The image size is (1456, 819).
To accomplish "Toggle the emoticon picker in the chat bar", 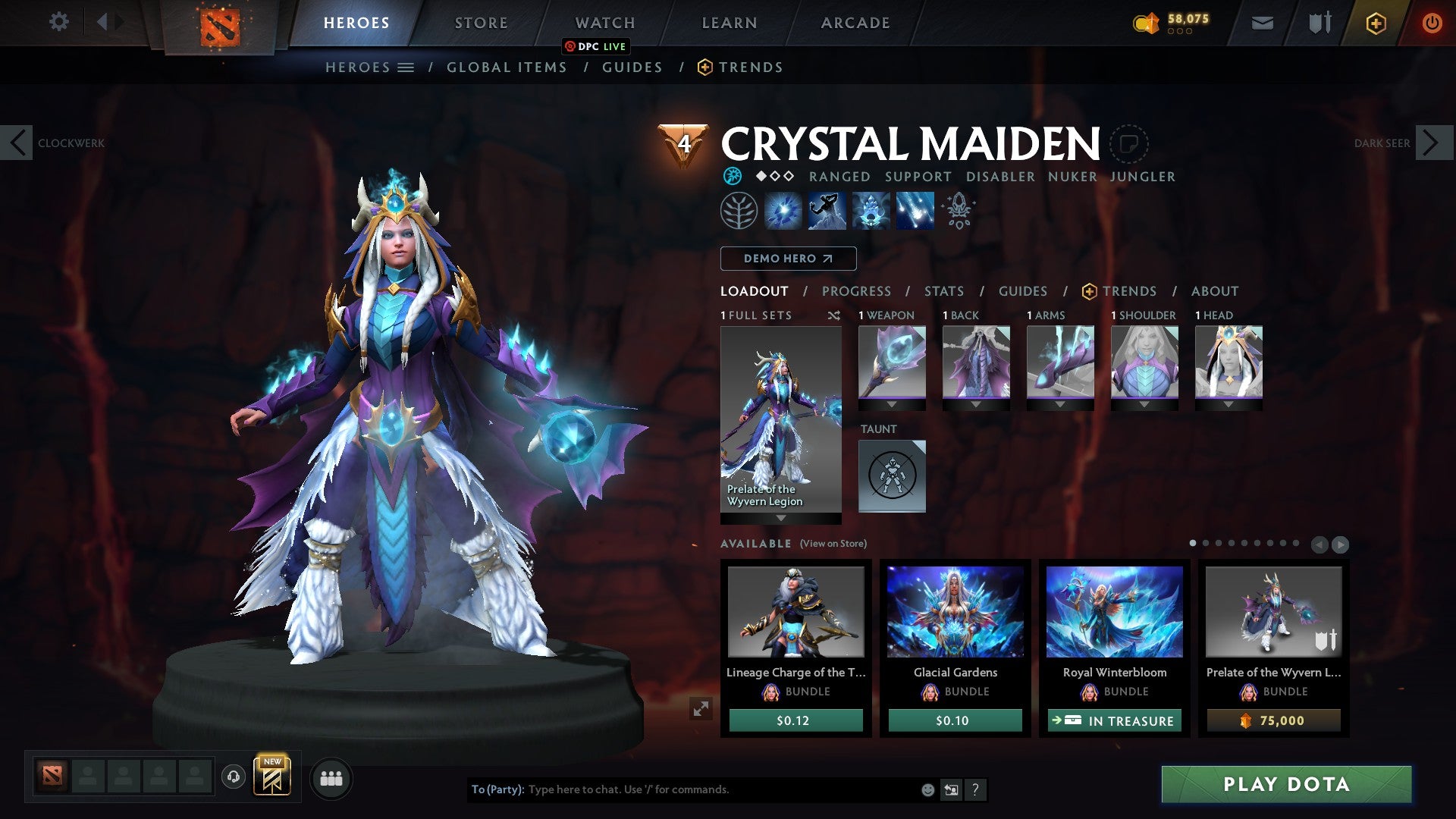I will 927,789.
